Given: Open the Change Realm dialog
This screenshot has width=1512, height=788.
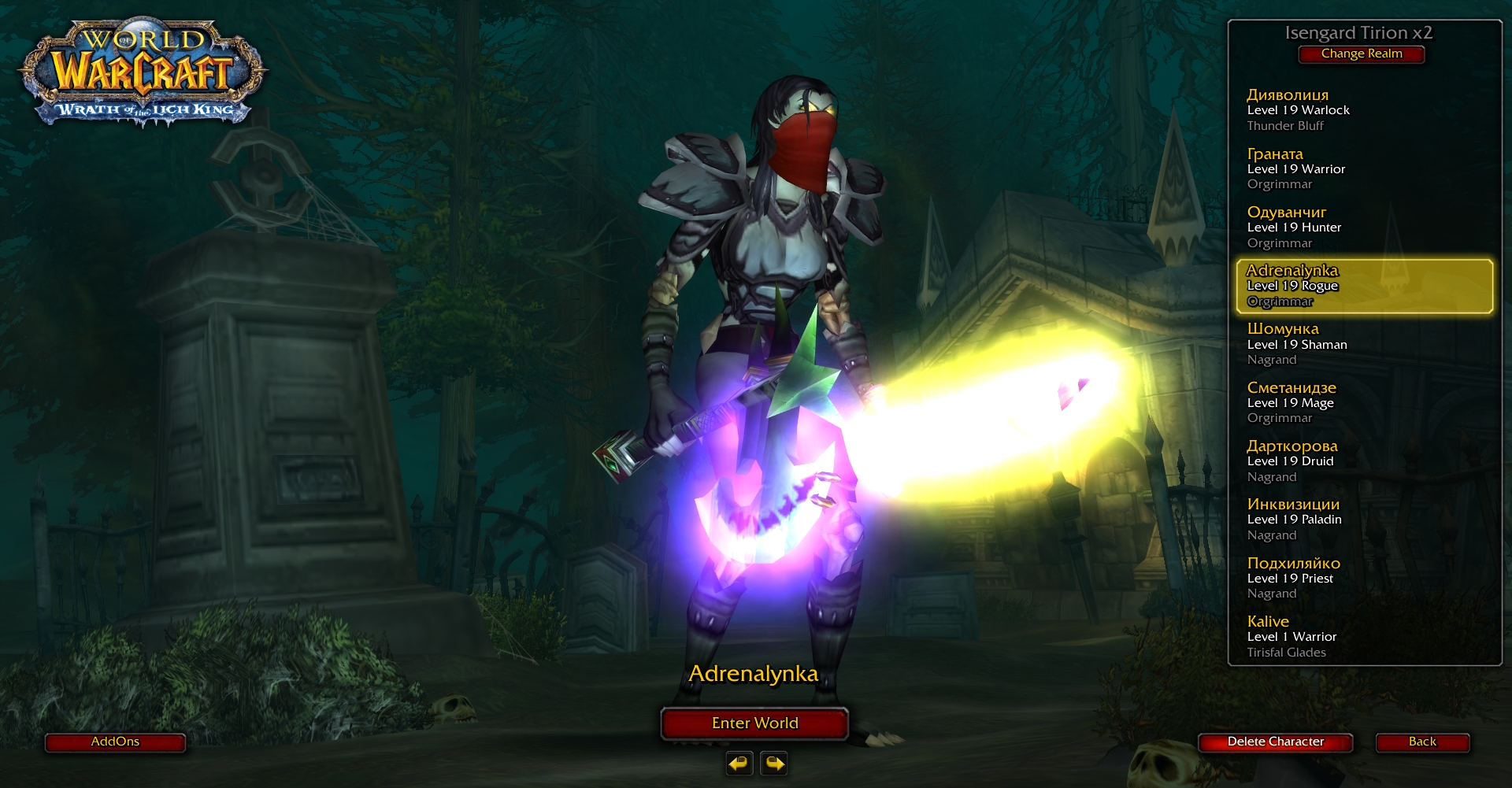Looking at the screenshot, I should click(x=1361, y=54).
